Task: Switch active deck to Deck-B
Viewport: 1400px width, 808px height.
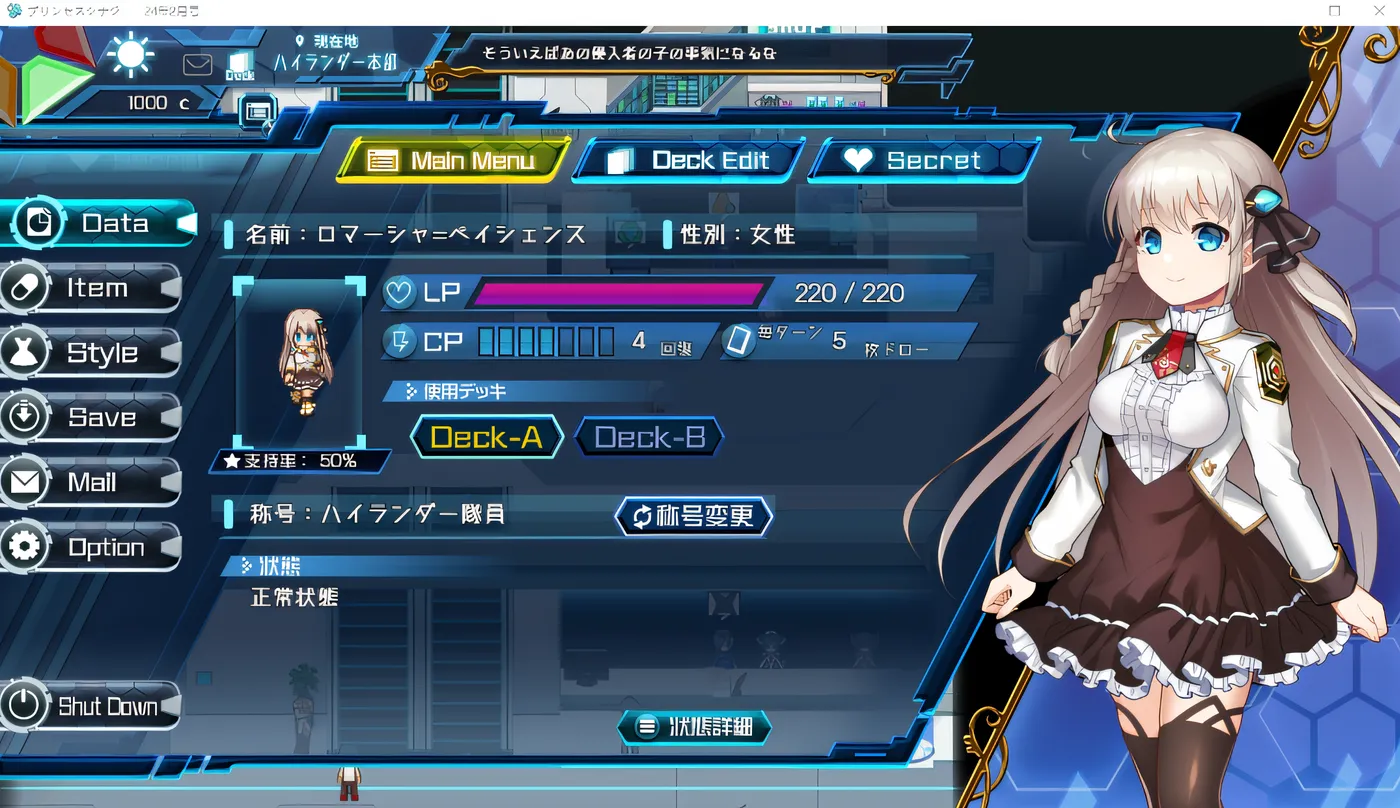Action: point(648,437)
